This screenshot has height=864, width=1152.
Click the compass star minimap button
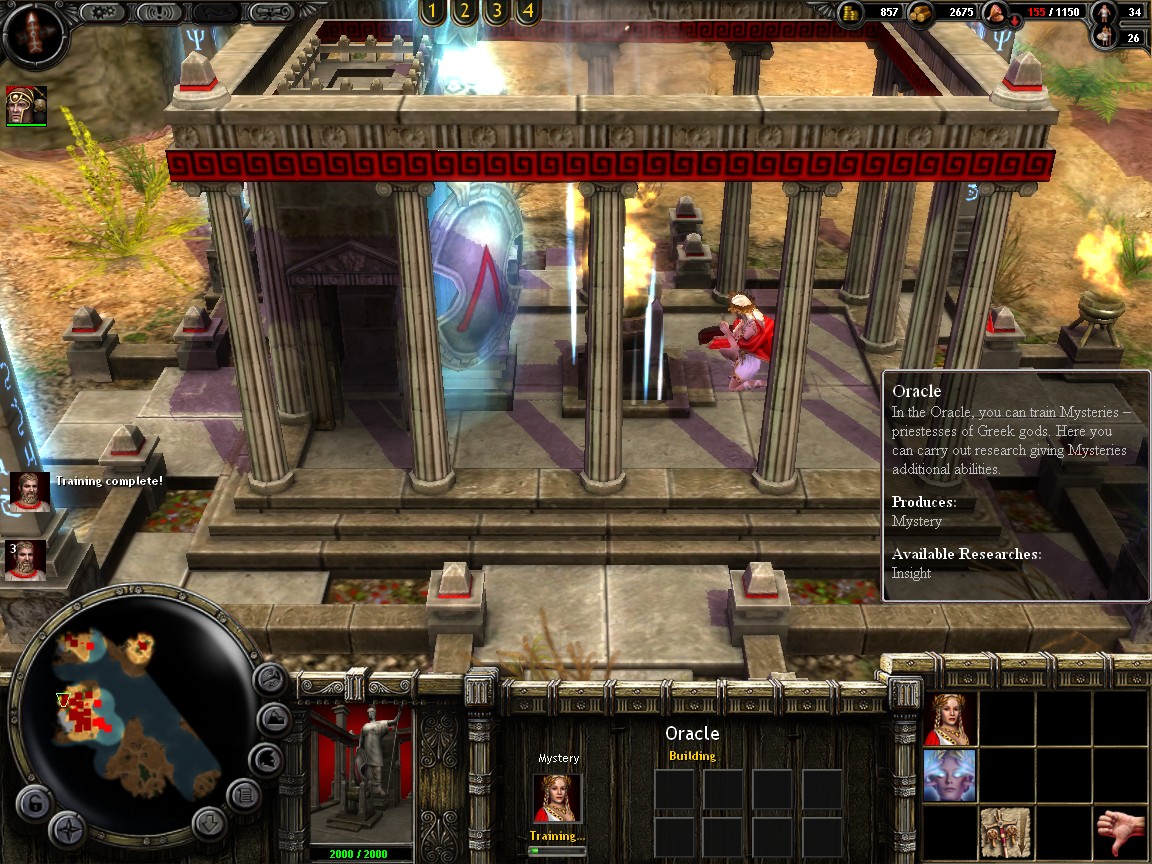68,830
